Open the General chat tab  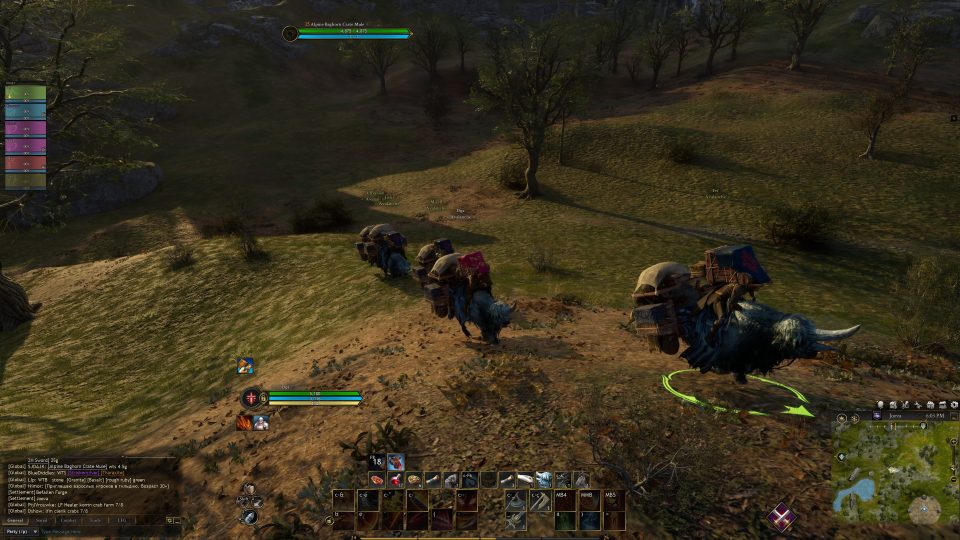point(15,520)
